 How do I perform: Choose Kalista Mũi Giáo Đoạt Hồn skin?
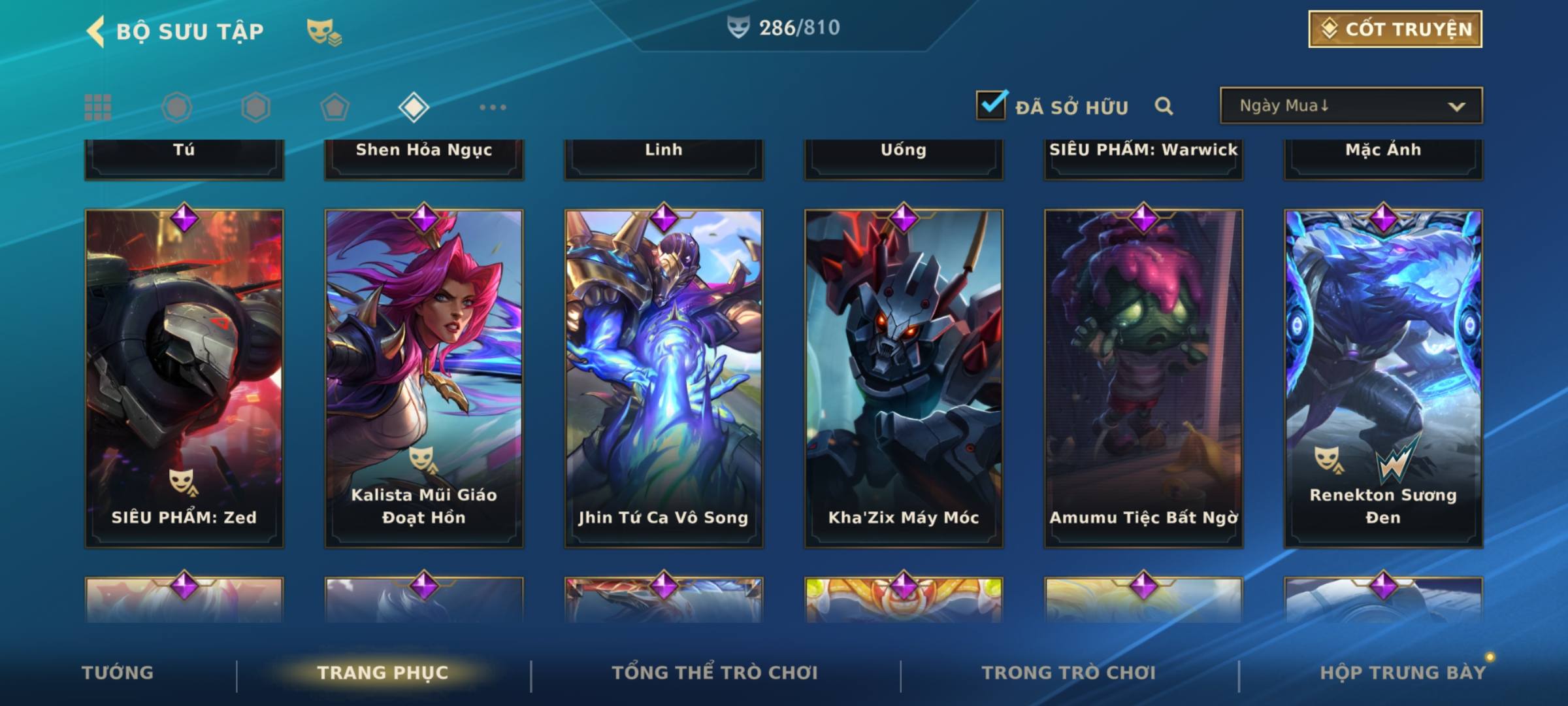[x=424, y=378]
